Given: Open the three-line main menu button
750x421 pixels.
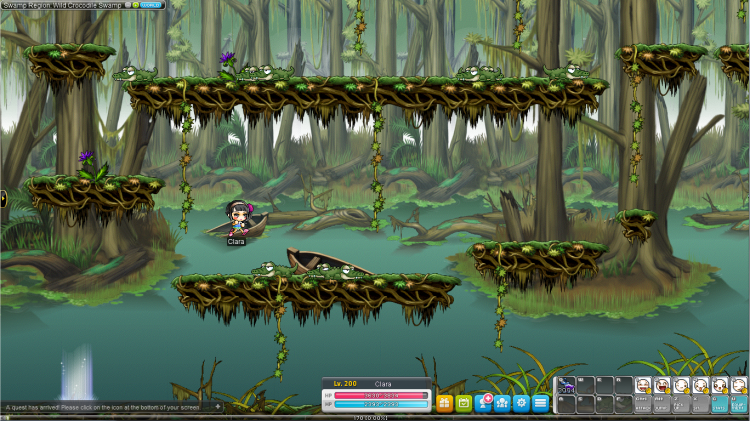Looking at the screenshot, I should [540, 403].
